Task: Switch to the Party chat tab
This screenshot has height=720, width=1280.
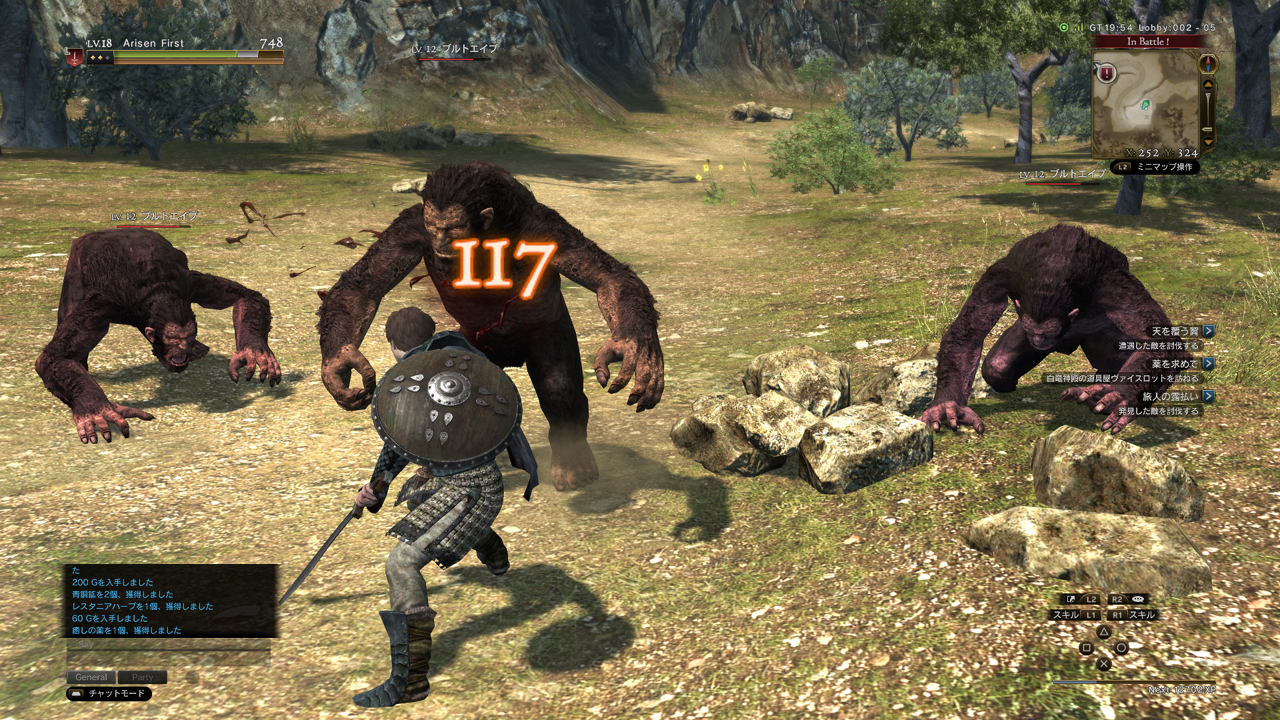Action: click(142, 677)
